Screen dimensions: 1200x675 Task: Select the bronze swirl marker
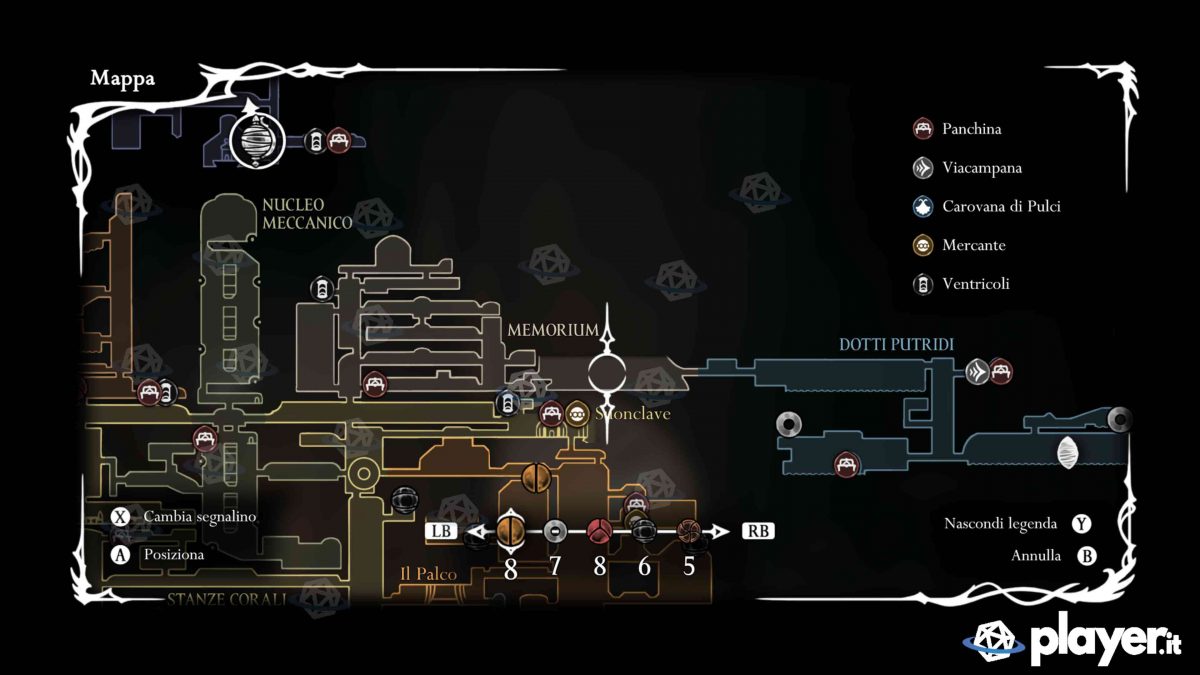(688, 531)
